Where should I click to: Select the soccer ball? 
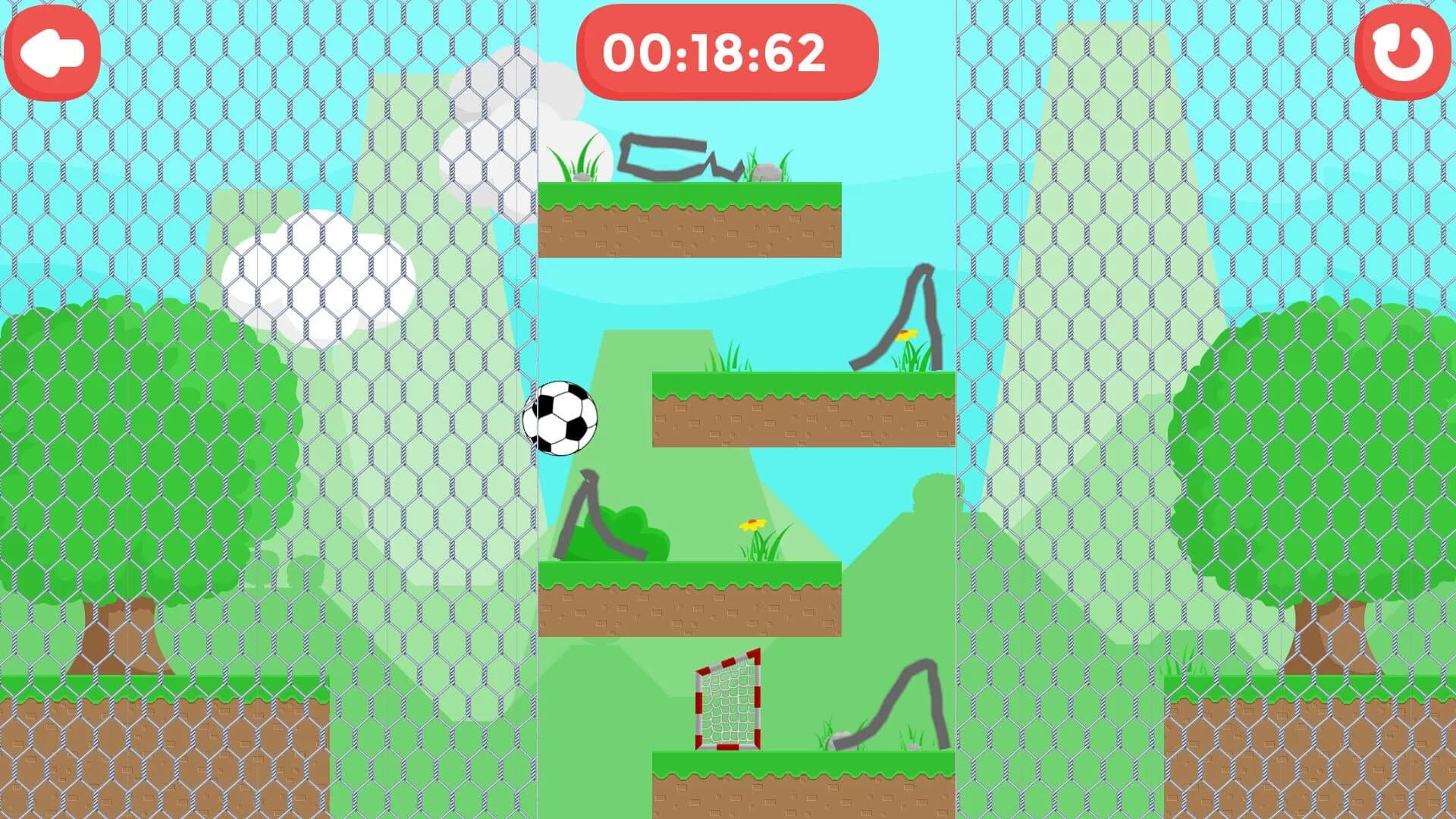pyautogui.click(x=562, y=418)
